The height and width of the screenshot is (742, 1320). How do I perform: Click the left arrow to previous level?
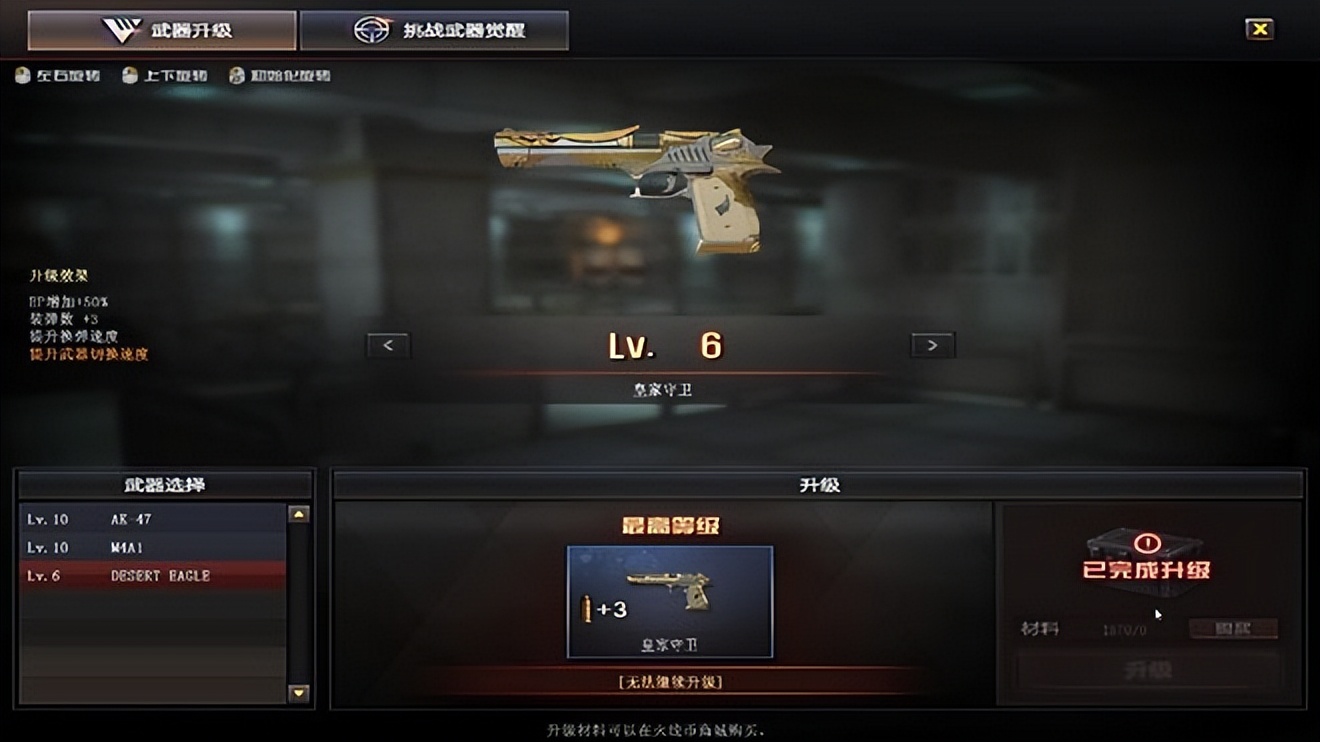coord(388,345)
